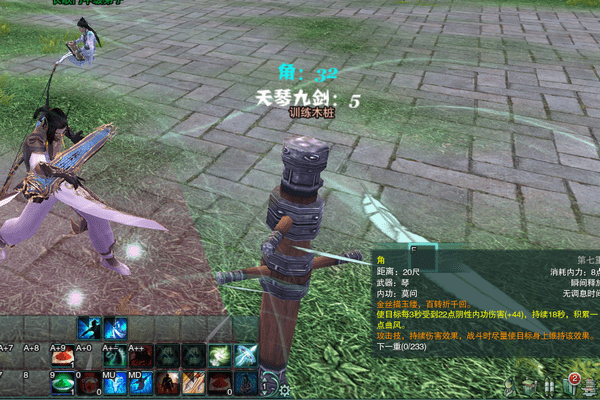Image resolution: width=600 pixels, height=400 pixels.
Task: Open the hotbar gear settings
Action: tap(285, 390)
